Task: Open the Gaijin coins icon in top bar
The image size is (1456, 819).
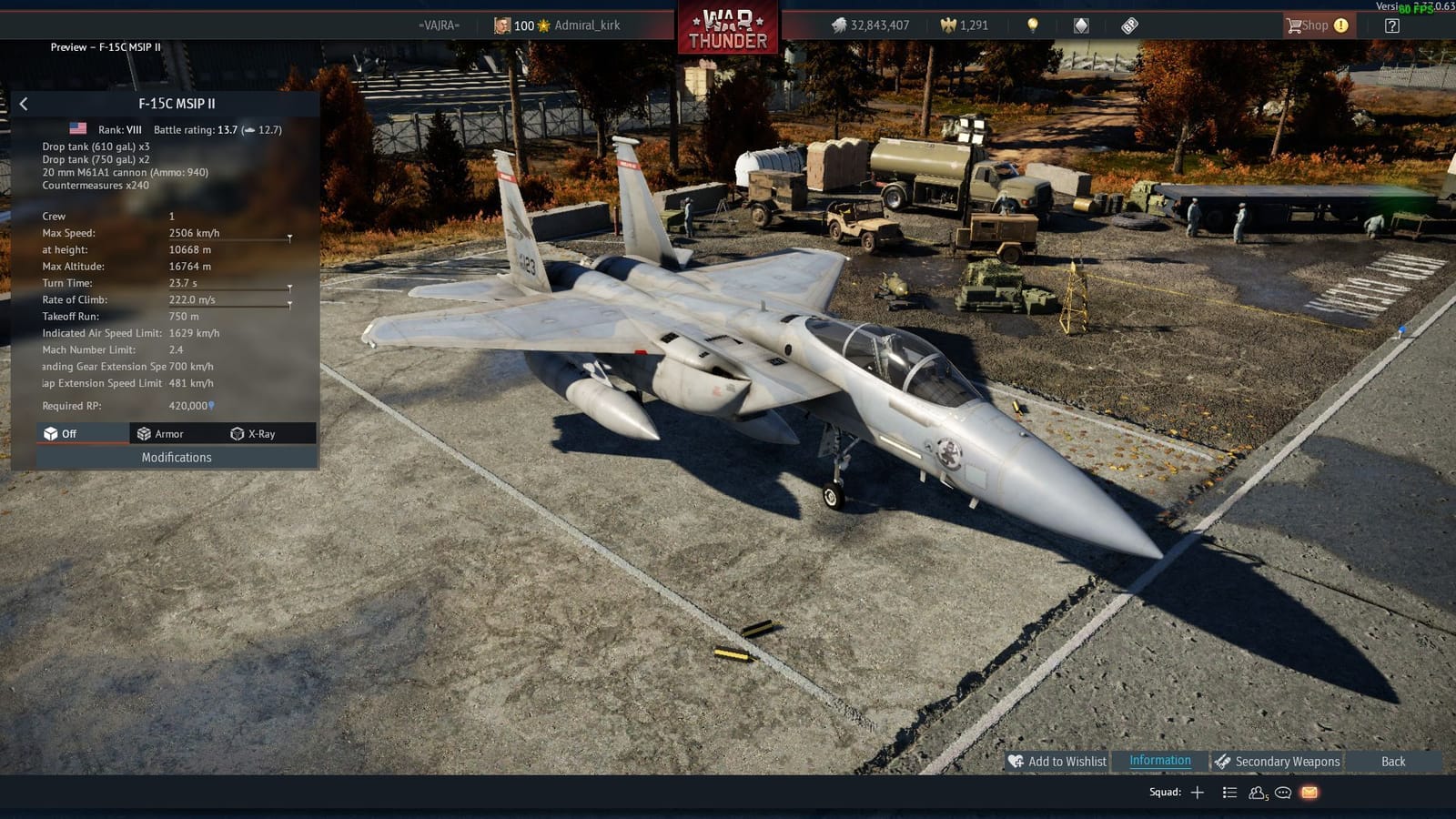Action: point(1080,25)
